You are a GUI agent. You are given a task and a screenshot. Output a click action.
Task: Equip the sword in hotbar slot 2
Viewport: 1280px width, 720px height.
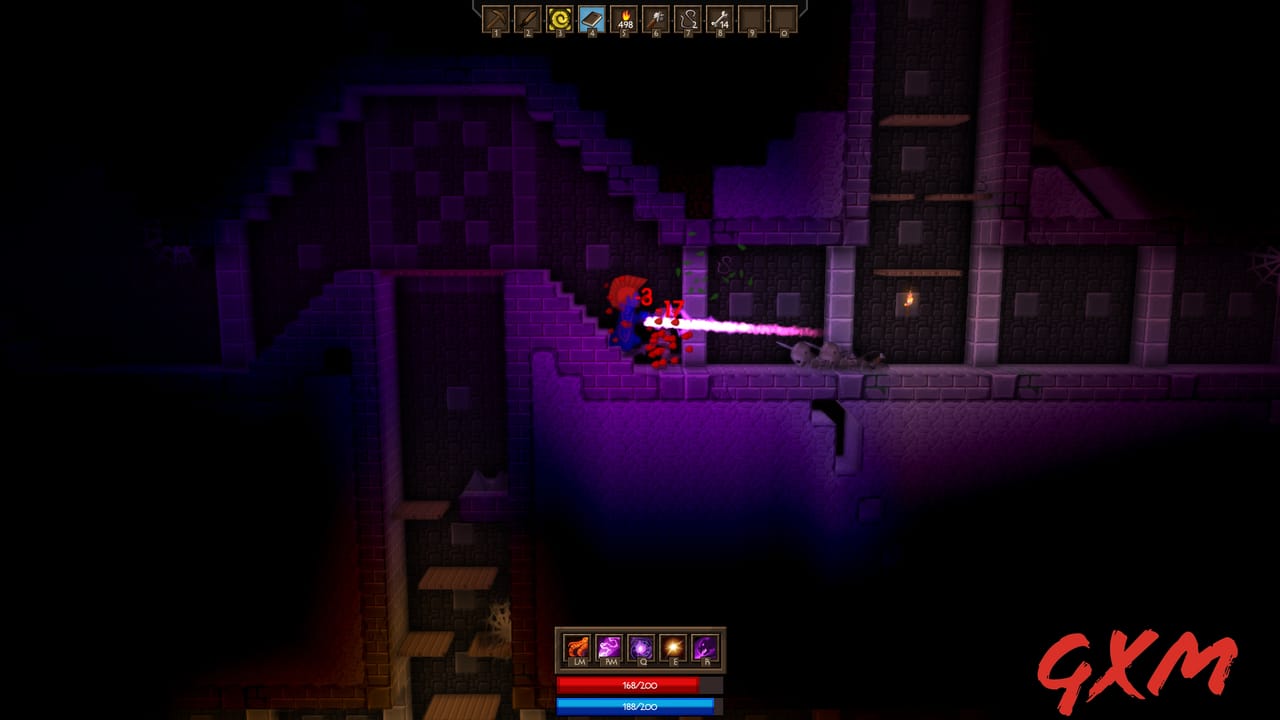click(x=529, y=19)
